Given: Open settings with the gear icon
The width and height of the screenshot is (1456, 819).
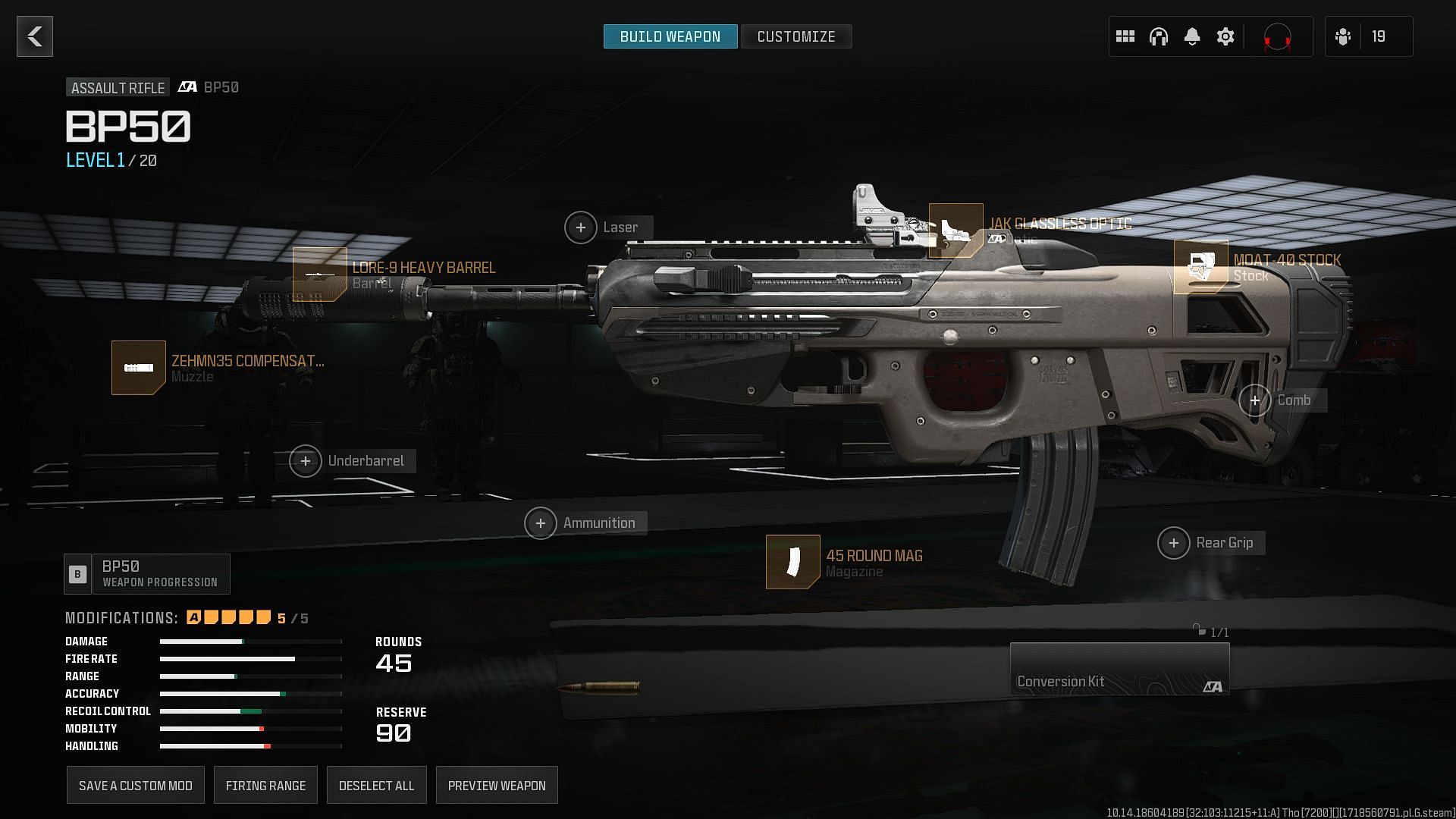Looking at the screenshot, I should point(1225,36).
